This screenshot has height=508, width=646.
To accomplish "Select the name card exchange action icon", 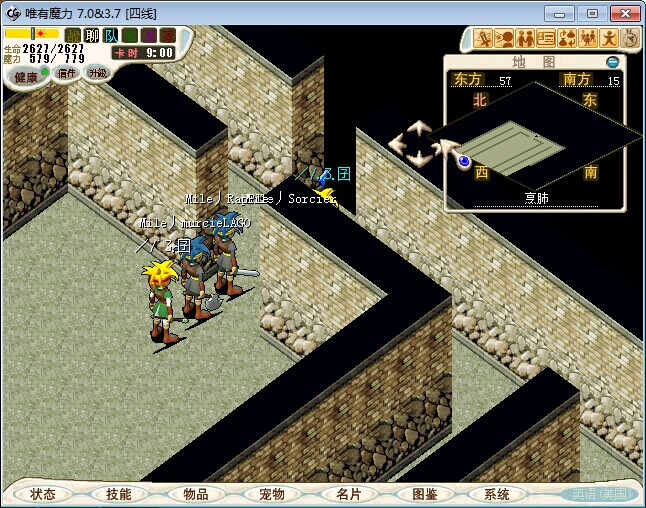I will point(546,39).
